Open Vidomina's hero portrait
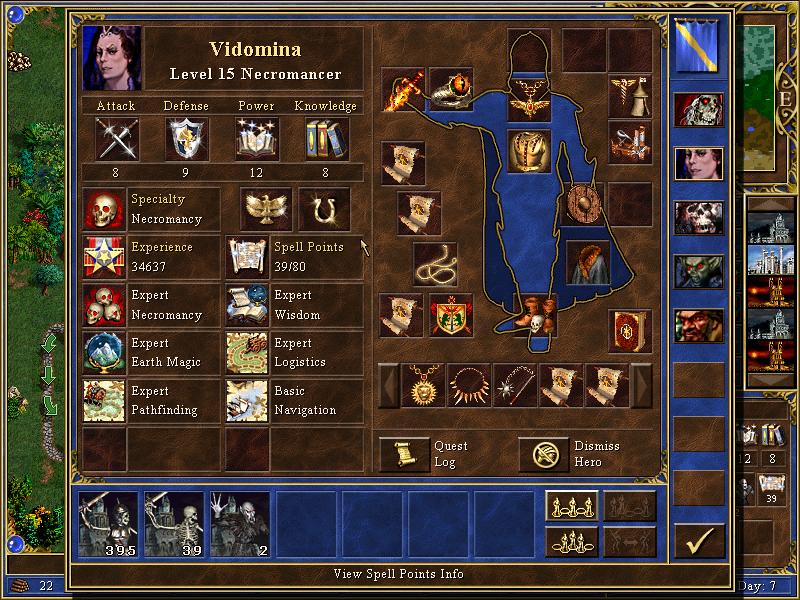800x600 pixels. tap(111, 58)
